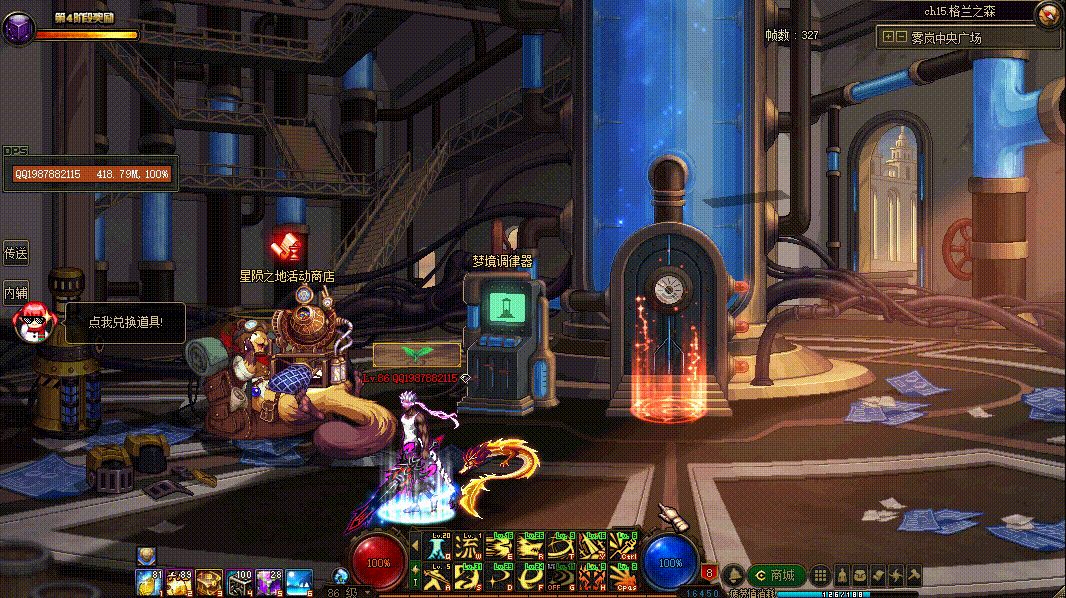
Task: Open the compass map icon
Action: [1049, 14]
